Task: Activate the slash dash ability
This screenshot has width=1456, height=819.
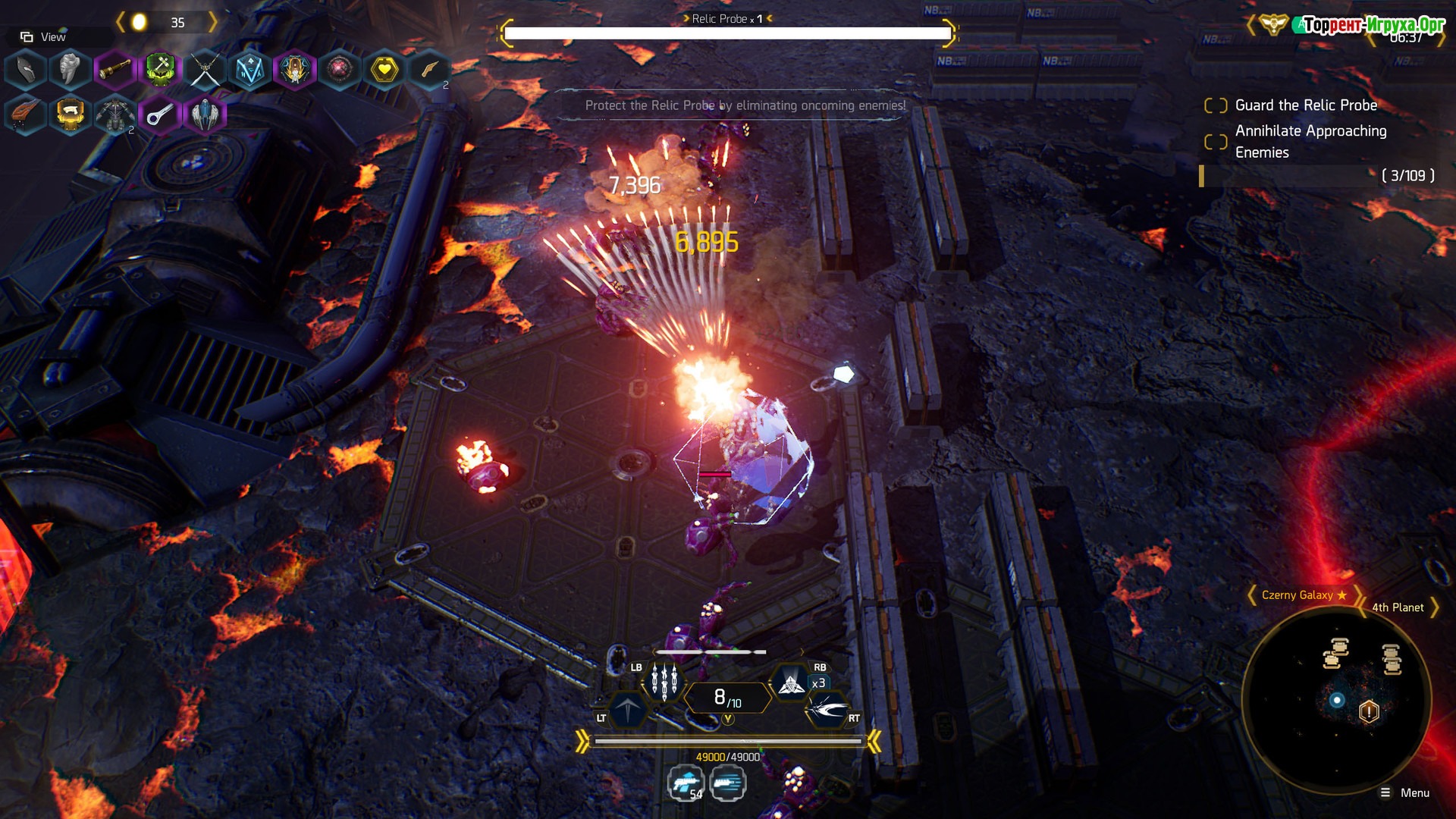Action: click(827, 711)
